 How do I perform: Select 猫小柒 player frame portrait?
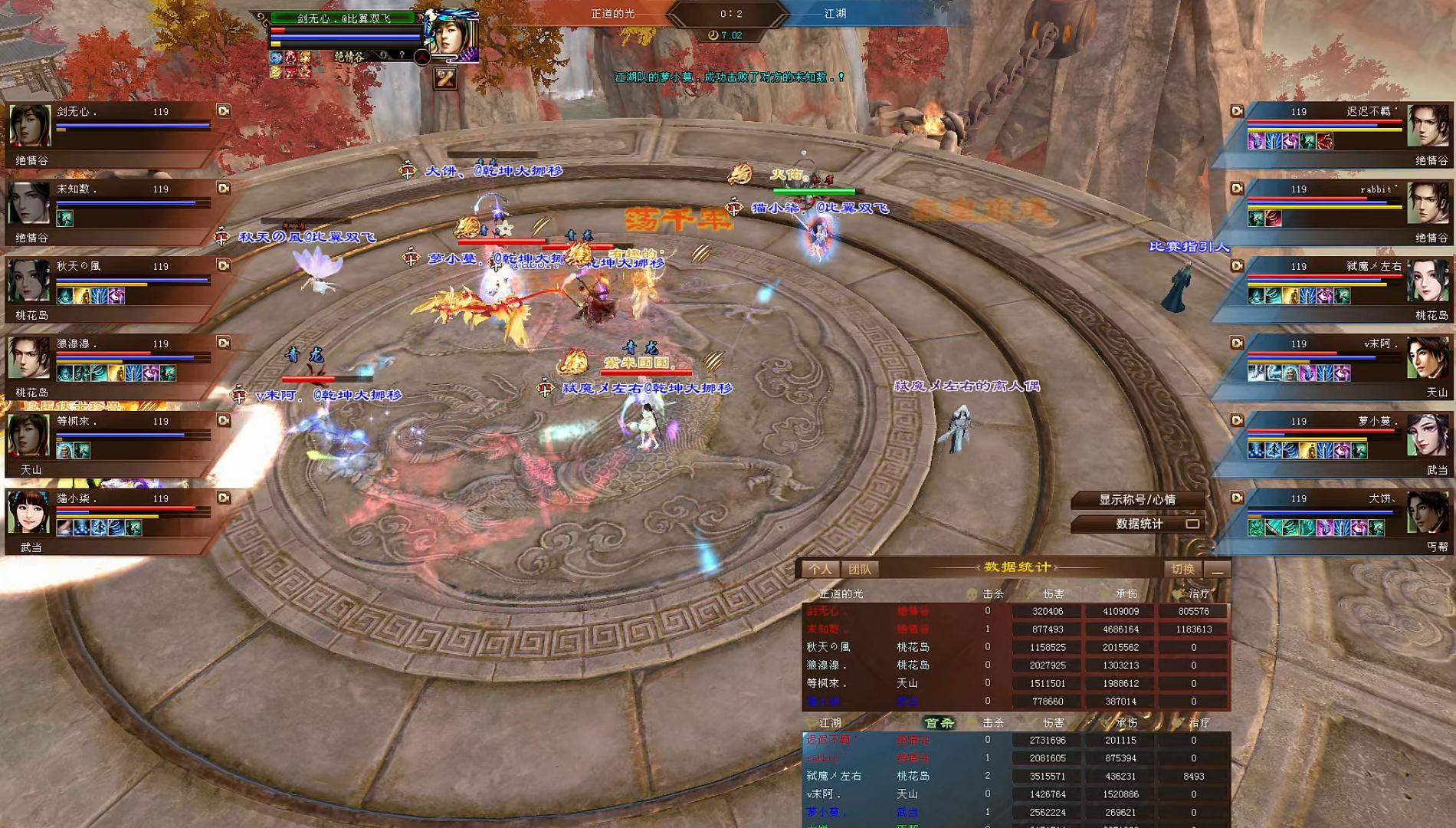coord(30,513)
